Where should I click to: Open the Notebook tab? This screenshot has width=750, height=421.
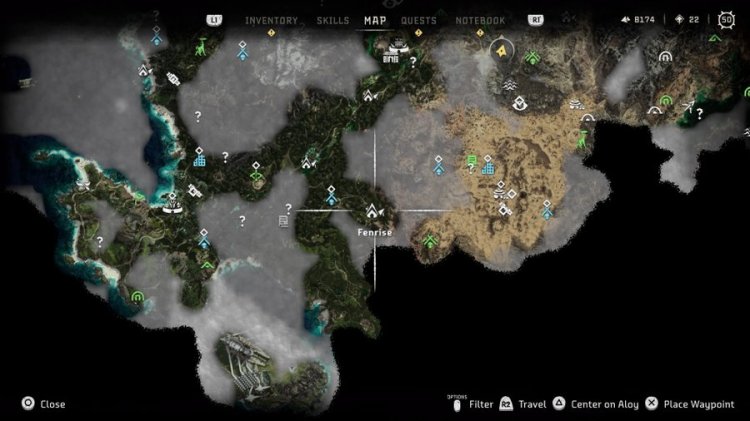pyautogui.click(x=480, y=20)
